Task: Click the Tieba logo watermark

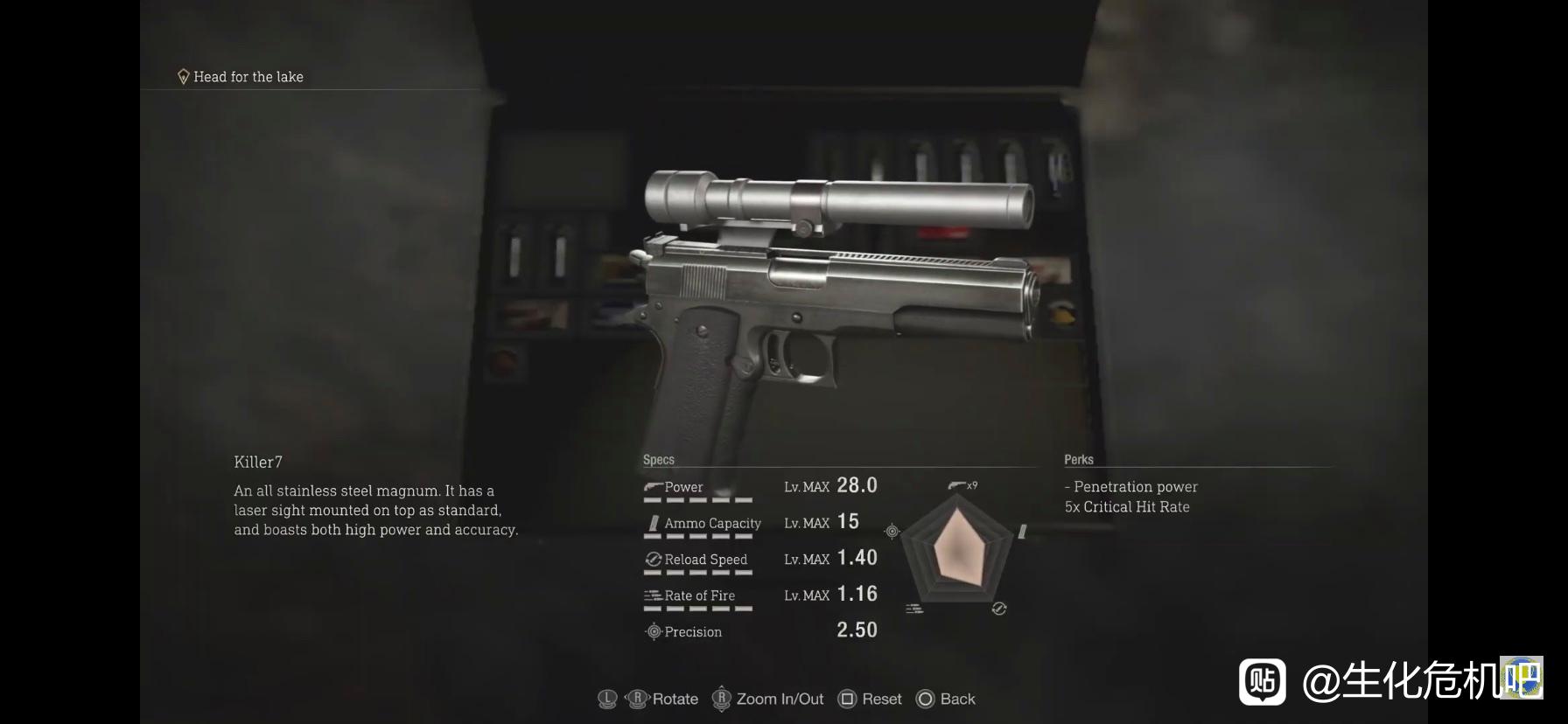Action: pos(1262,681)
